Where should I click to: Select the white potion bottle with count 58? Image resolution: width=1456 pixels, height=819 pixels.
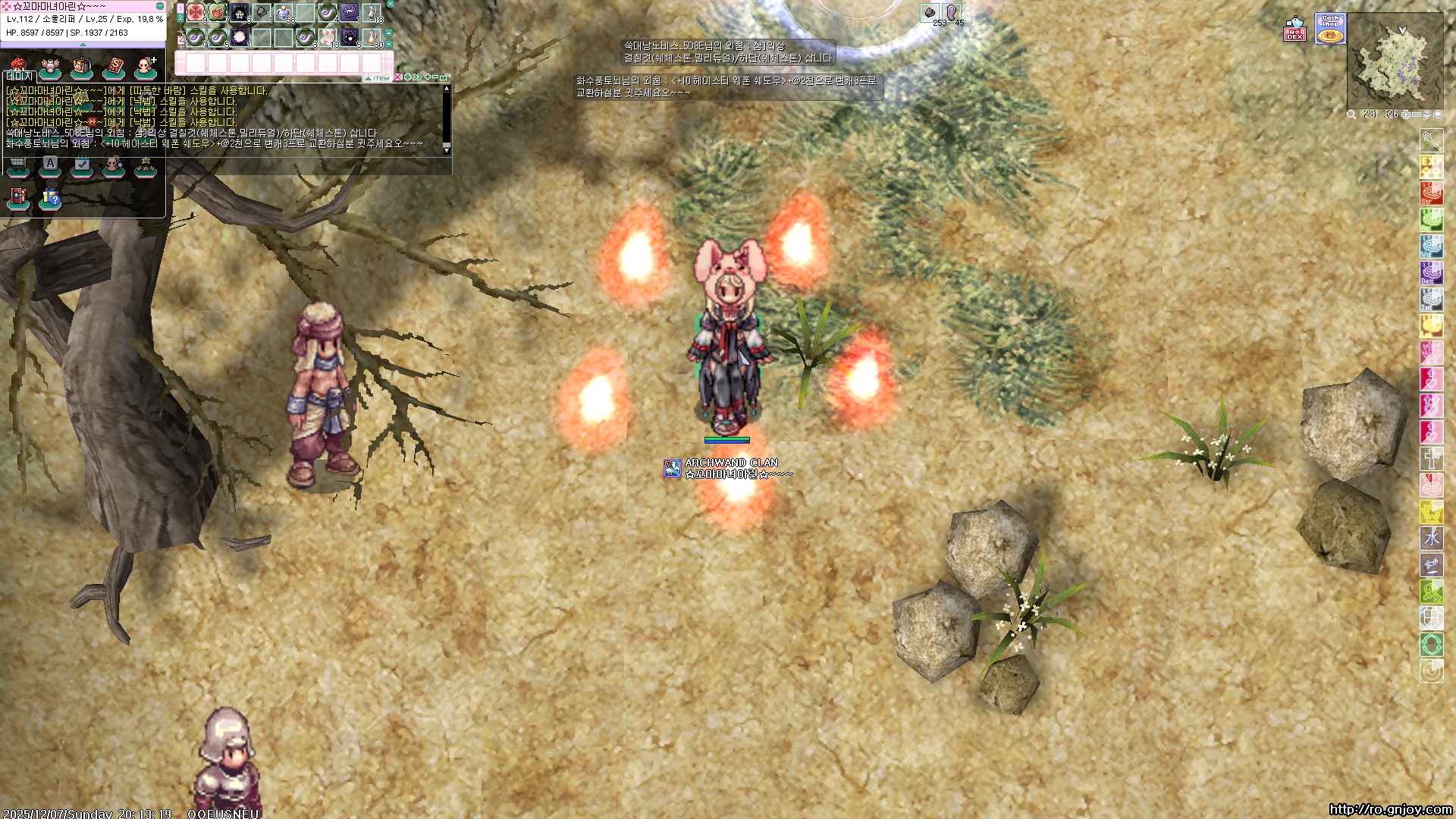point(284,12)
